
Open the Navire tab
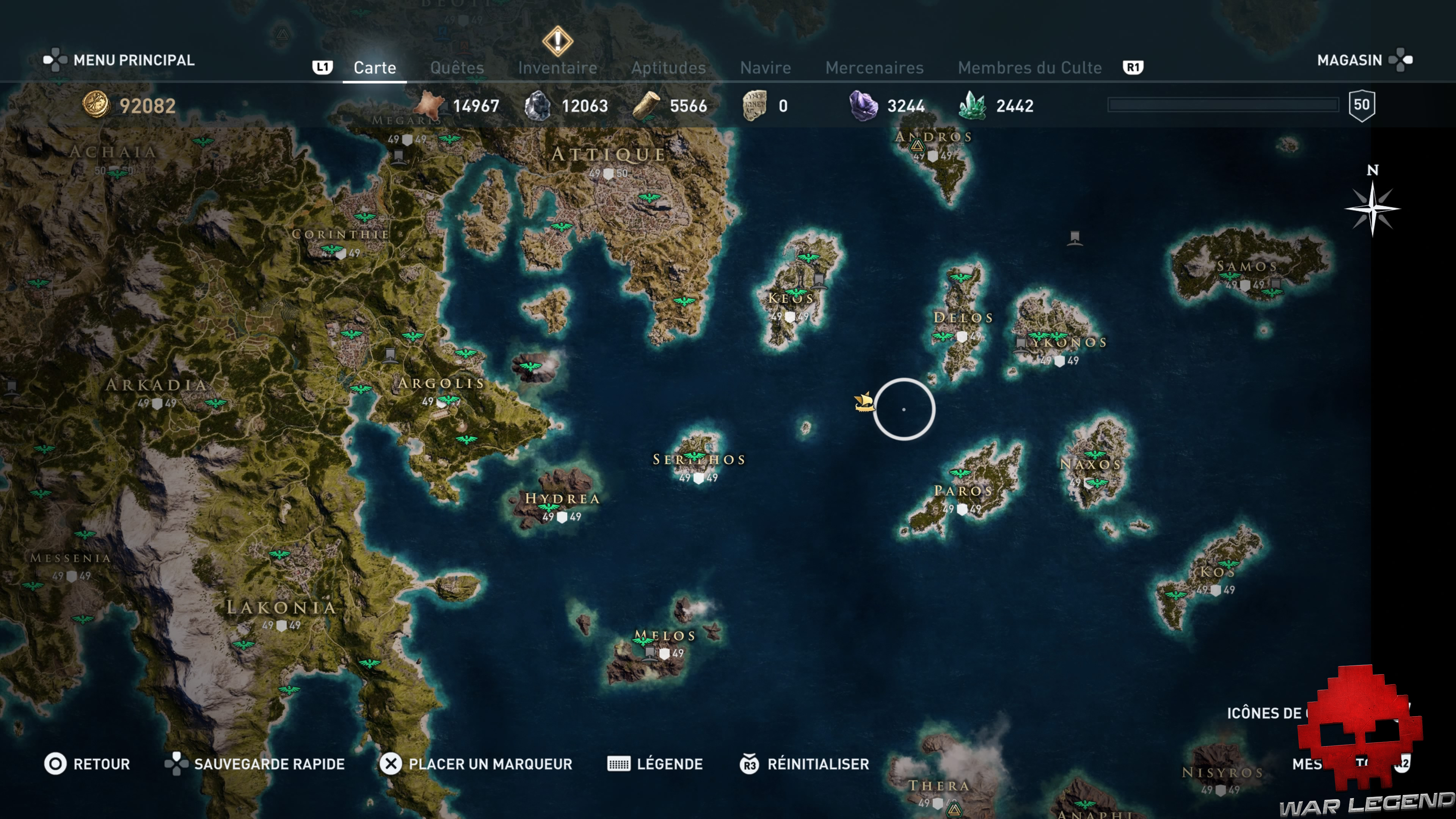click(766, 67)
